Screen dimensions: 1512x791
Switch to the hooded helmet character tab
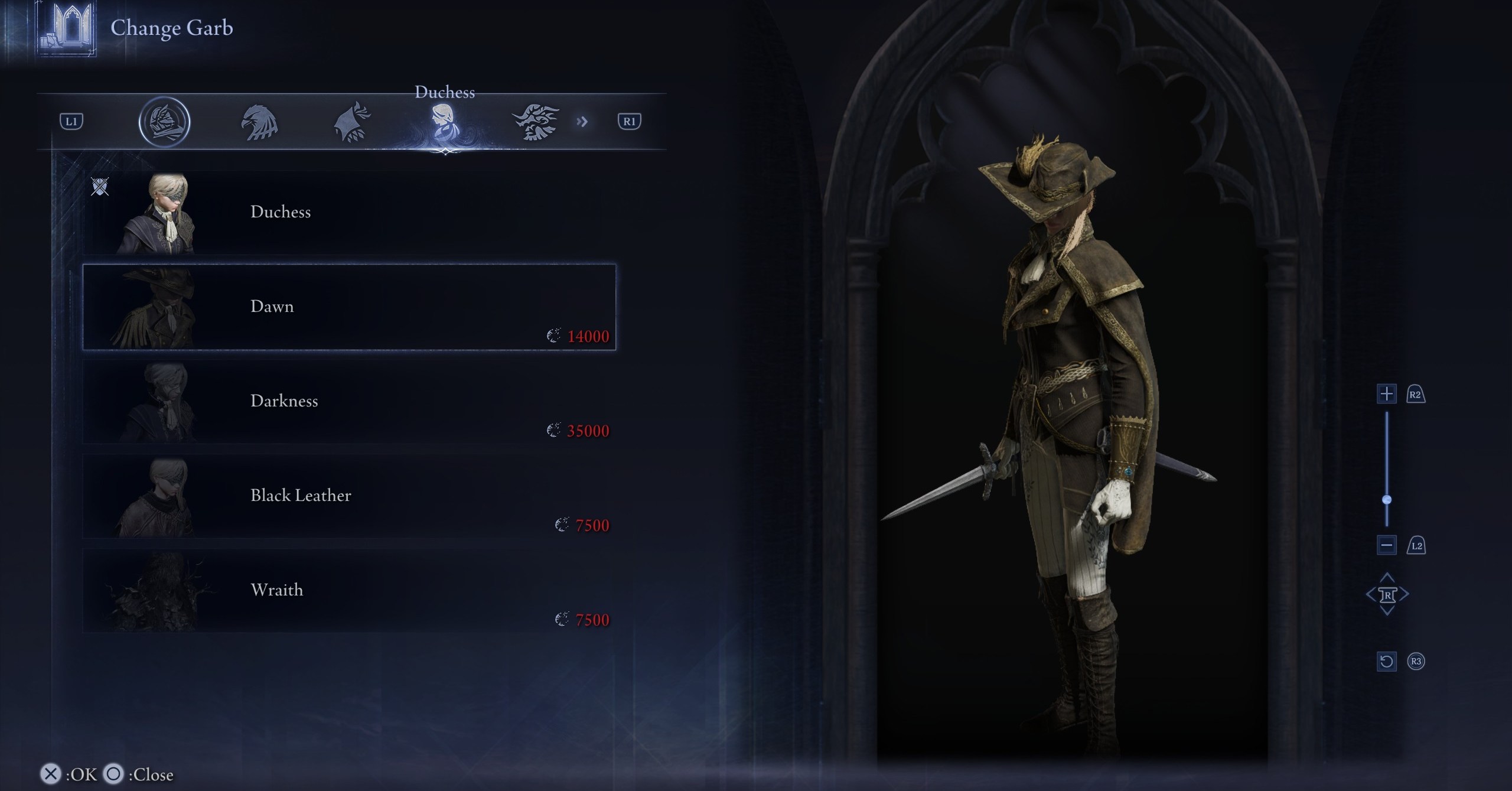pyautogui.click(x=164, y=122)
